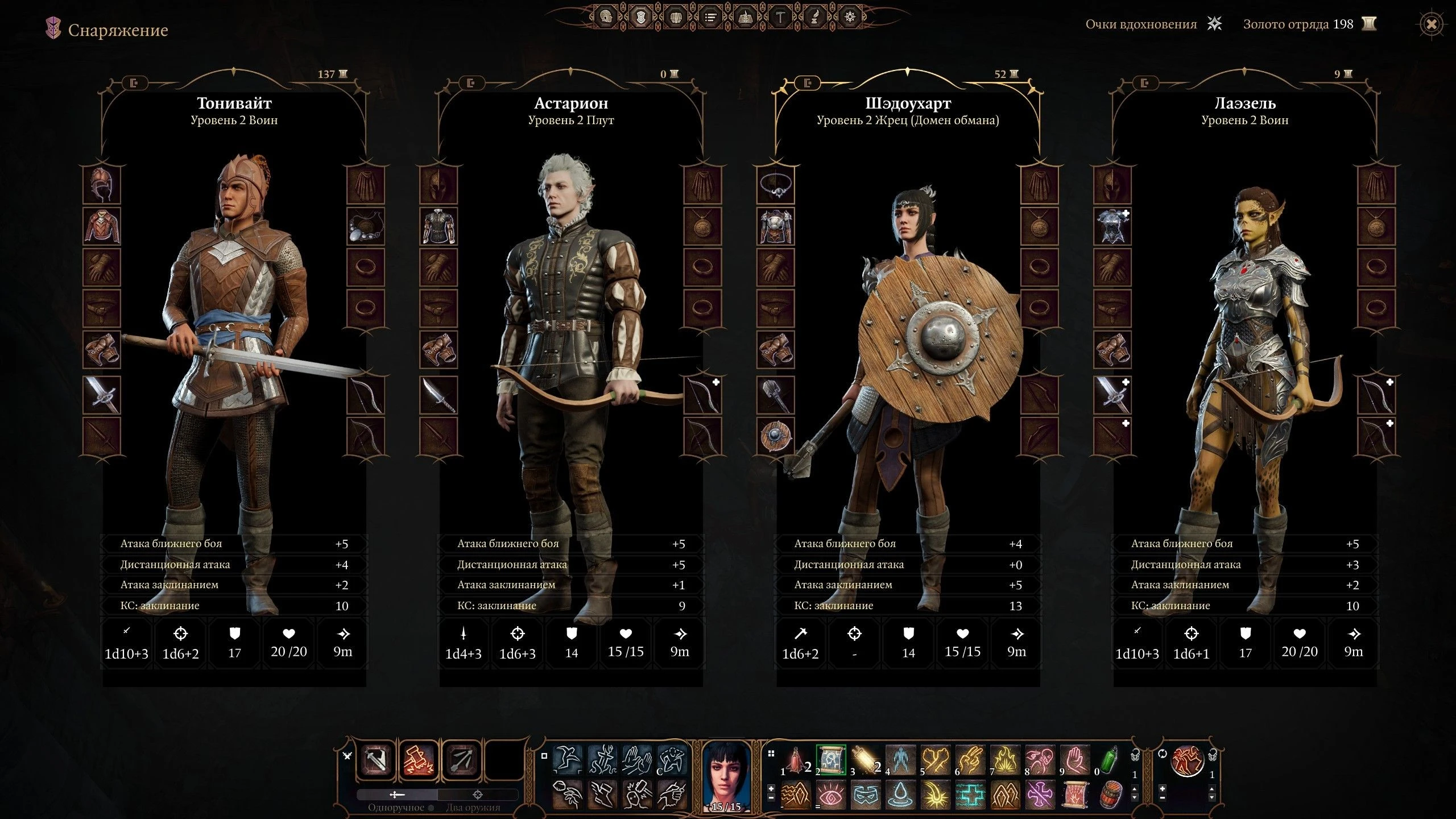Viewport: 1456px width, 819px height.
Task: Open the character sheet helmet icon
Action: pos(605,18)
